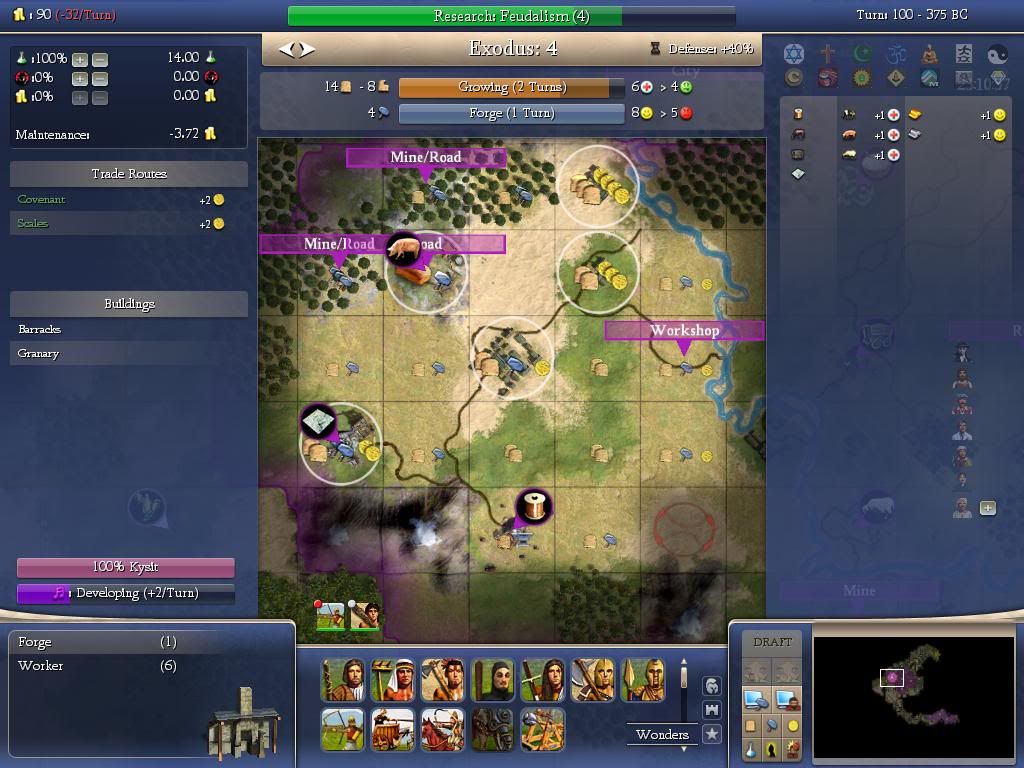Click the Feudalism research bar
The height and width of the screenshot is (768, 1024).
(x=511, y=16)
